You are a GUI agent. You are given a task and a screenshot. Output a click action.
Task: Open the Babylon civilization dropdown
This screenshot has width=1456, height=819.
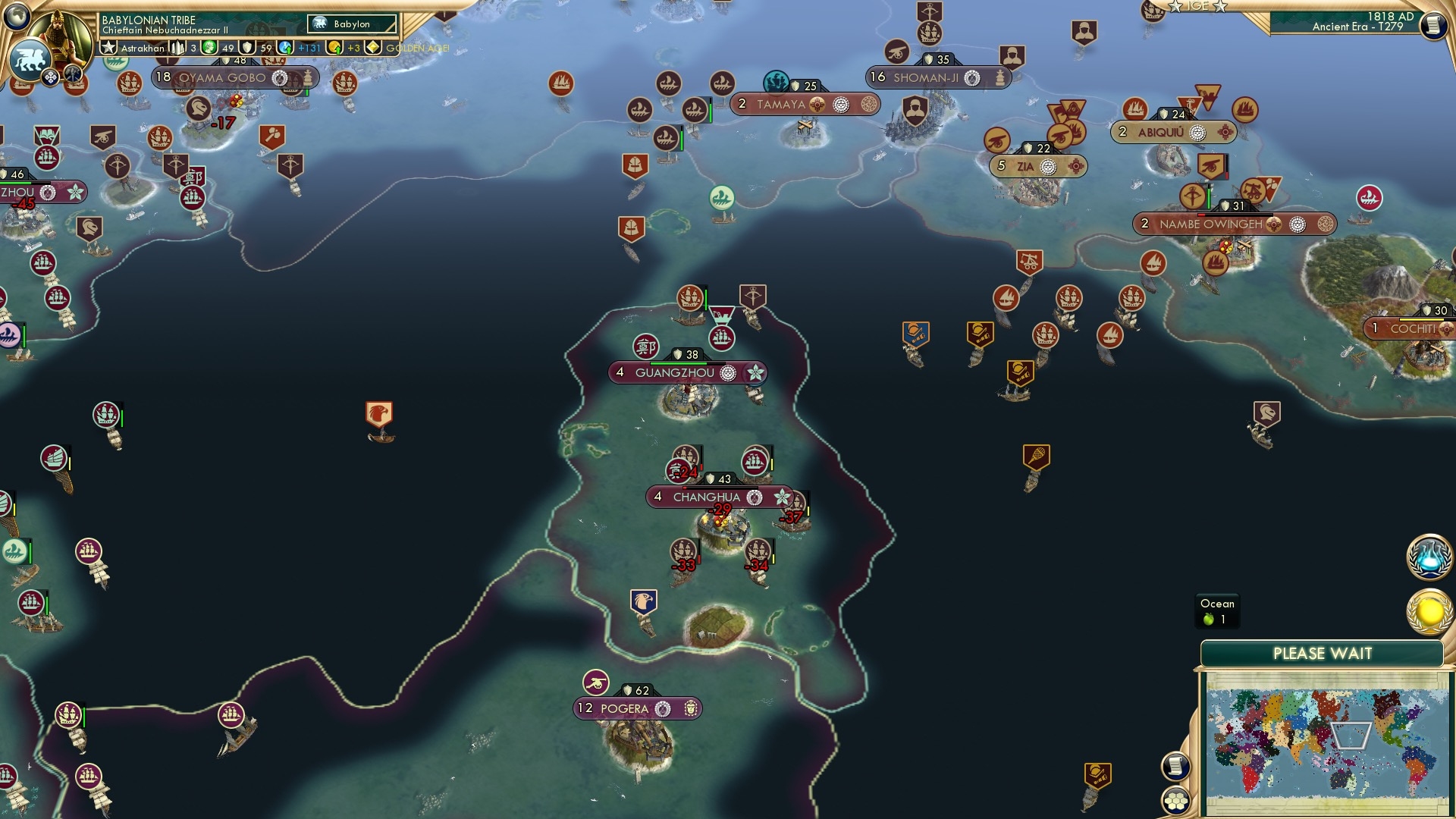351,24
